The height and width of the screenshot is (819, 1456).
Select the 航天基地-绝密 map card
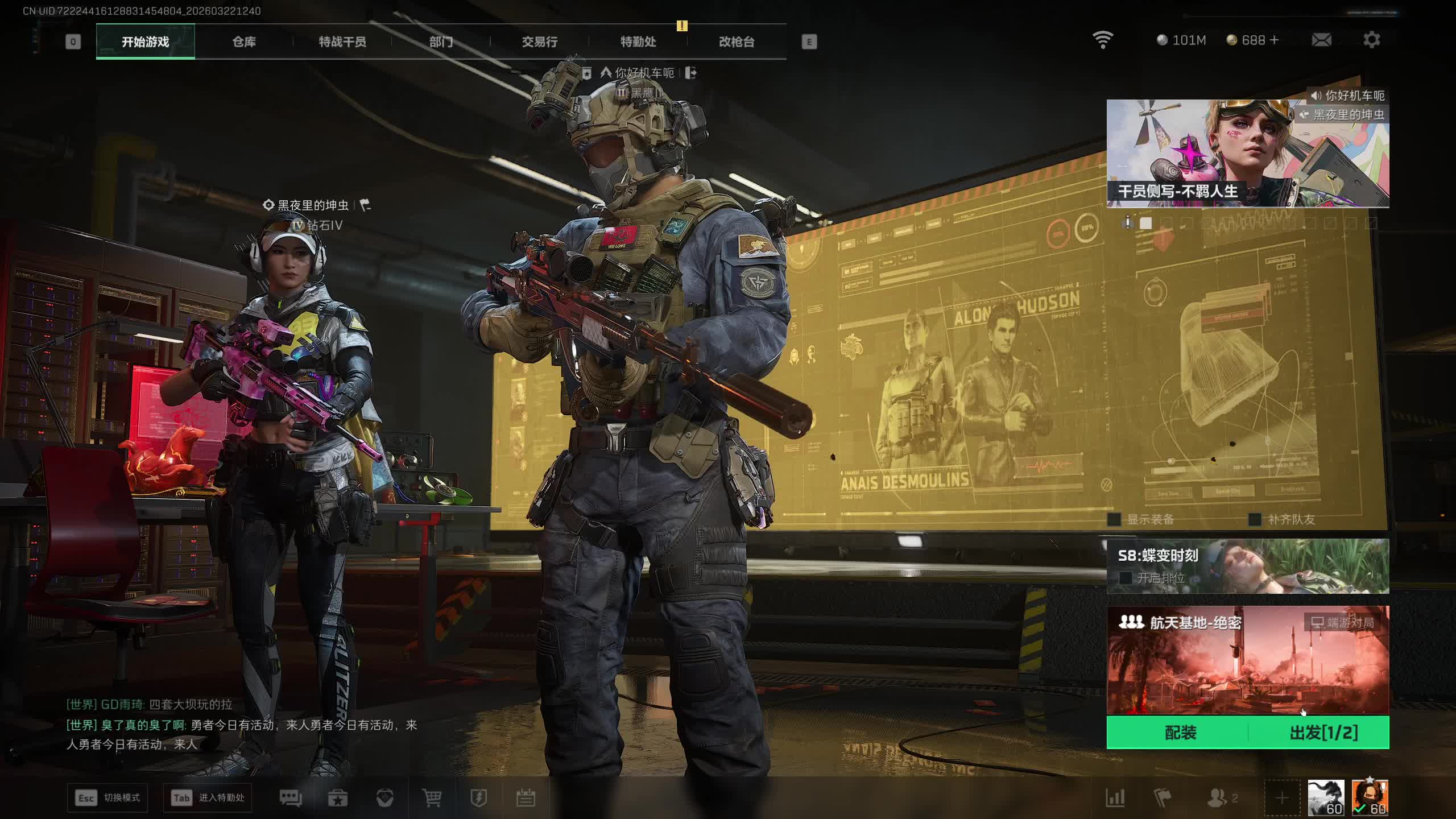[1247, 660]
